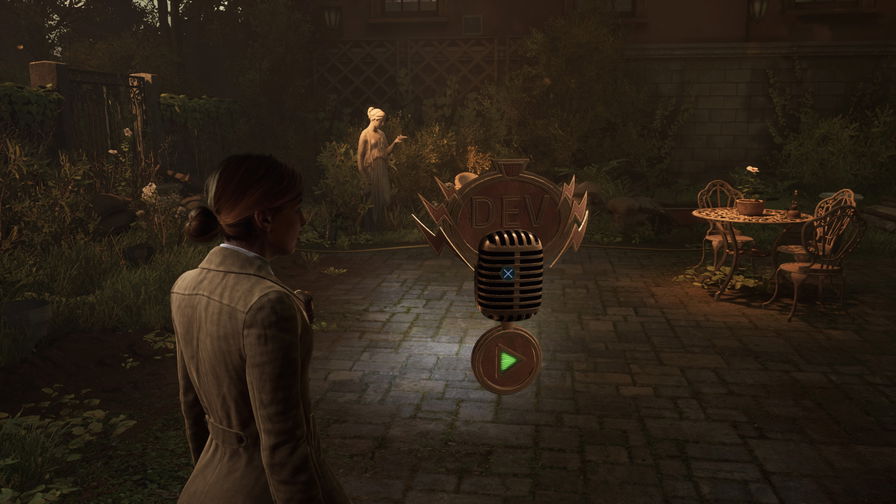Image resolution: width=896 pixels, height=504 pixels.
Task: Play the developer commentary with the green arrow
Action: (x=507, y=360)
